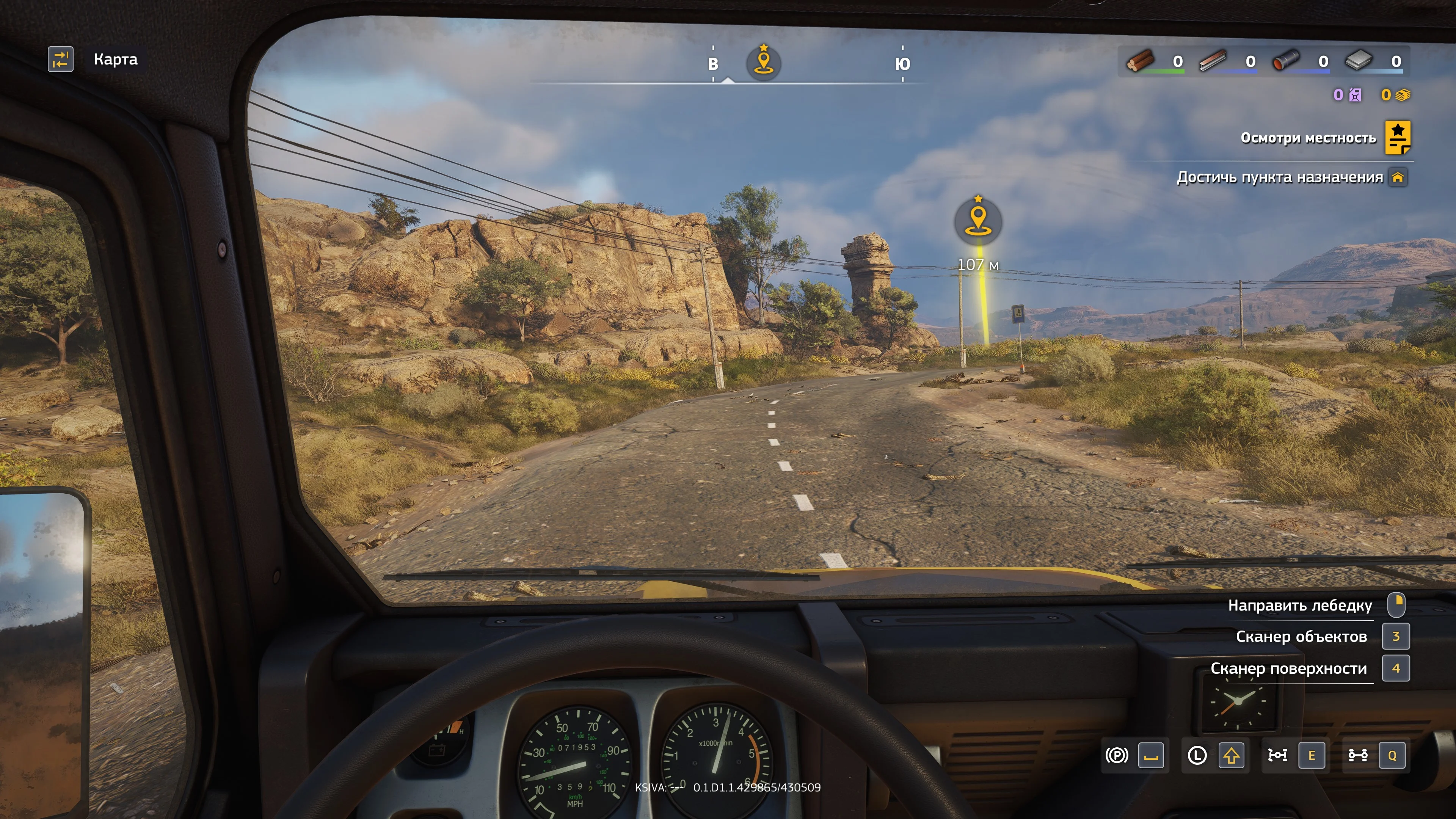Toggle the all-wheel drive icon

coord(1358,755)
